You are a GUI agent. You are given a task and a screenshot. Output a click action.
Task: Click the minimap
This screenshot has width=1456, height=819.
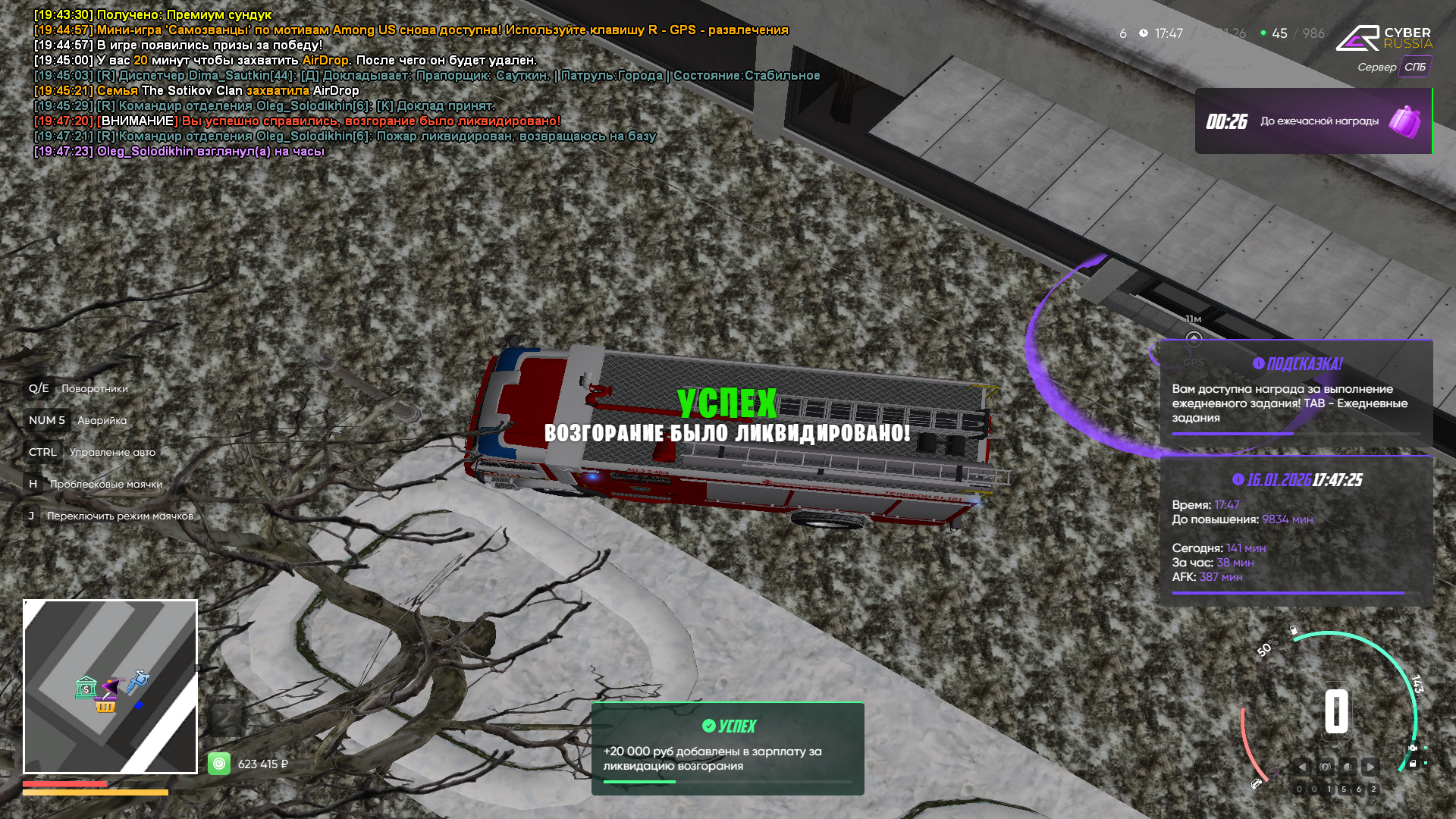click(x=111, y=686)
